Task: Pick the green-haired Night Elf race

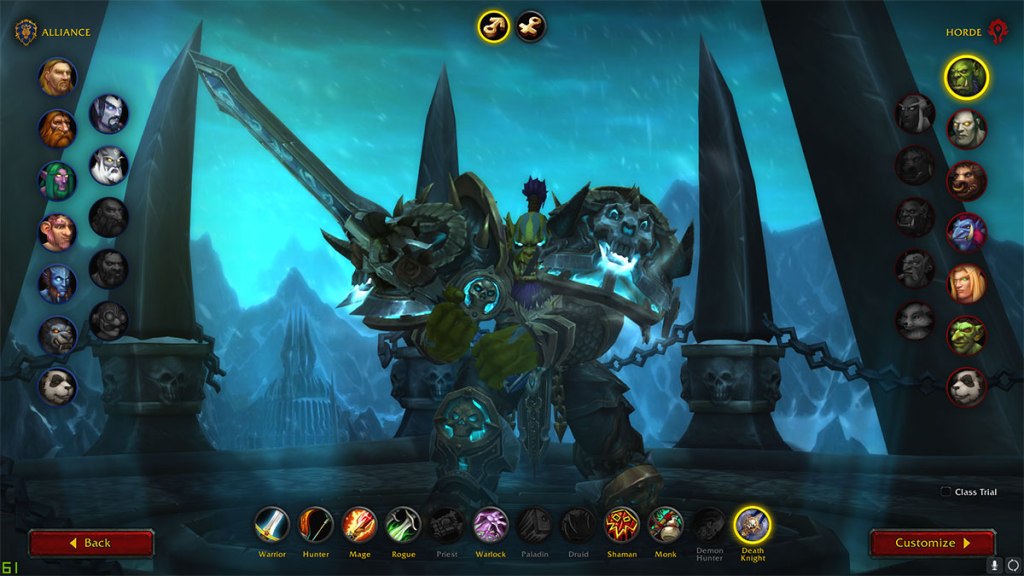Action: (58, 181)
